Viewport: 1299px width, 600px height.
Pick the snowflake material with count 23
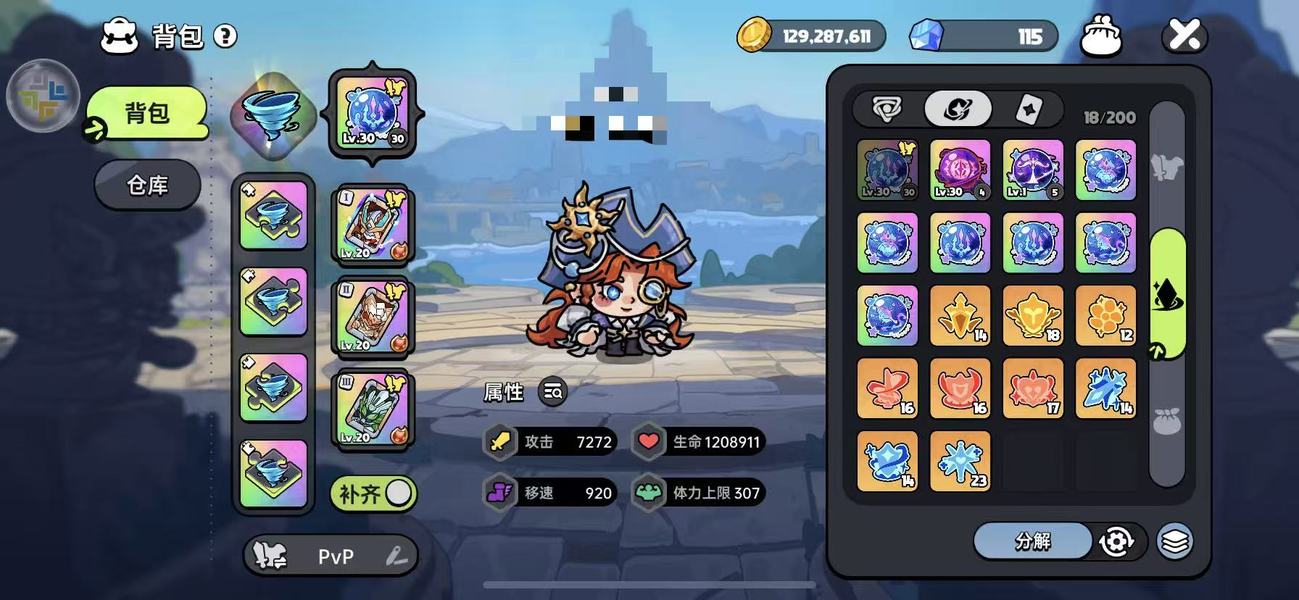960,461
